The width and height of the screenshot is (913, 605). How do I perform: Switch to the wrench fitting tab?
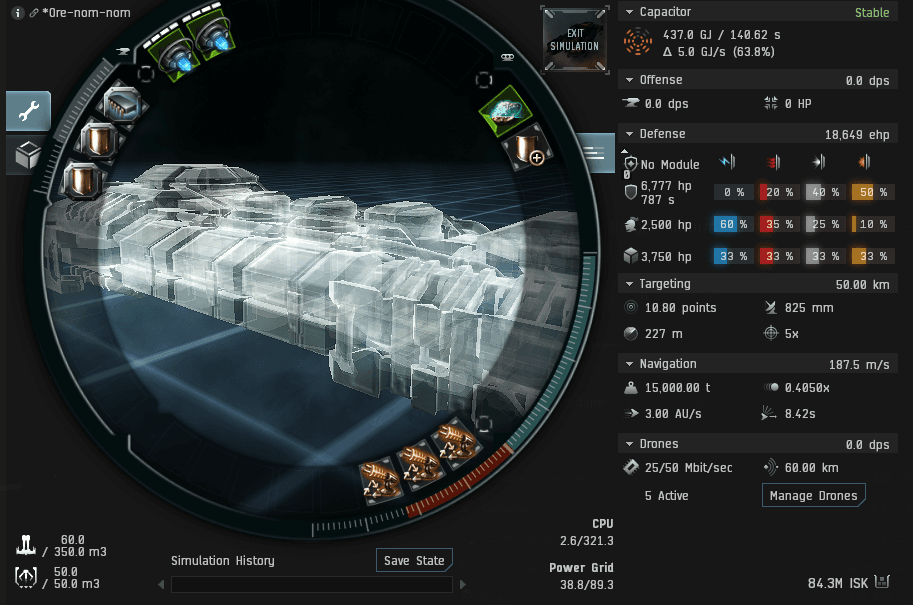coord(28,112)
